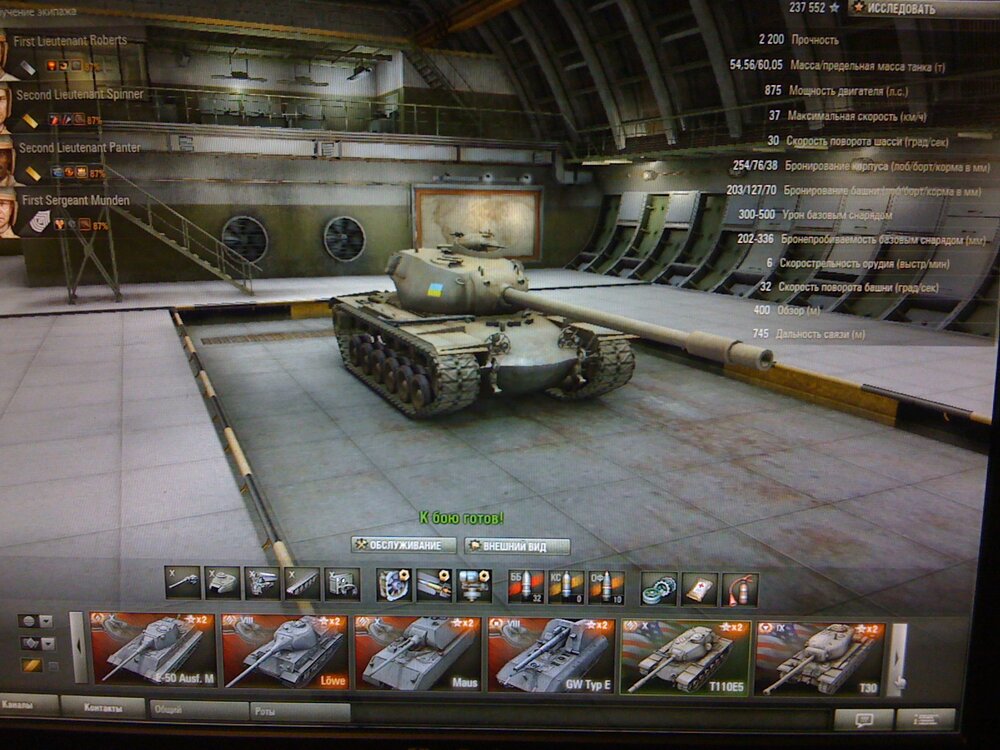Switch to the Общий chat tab

197,709
